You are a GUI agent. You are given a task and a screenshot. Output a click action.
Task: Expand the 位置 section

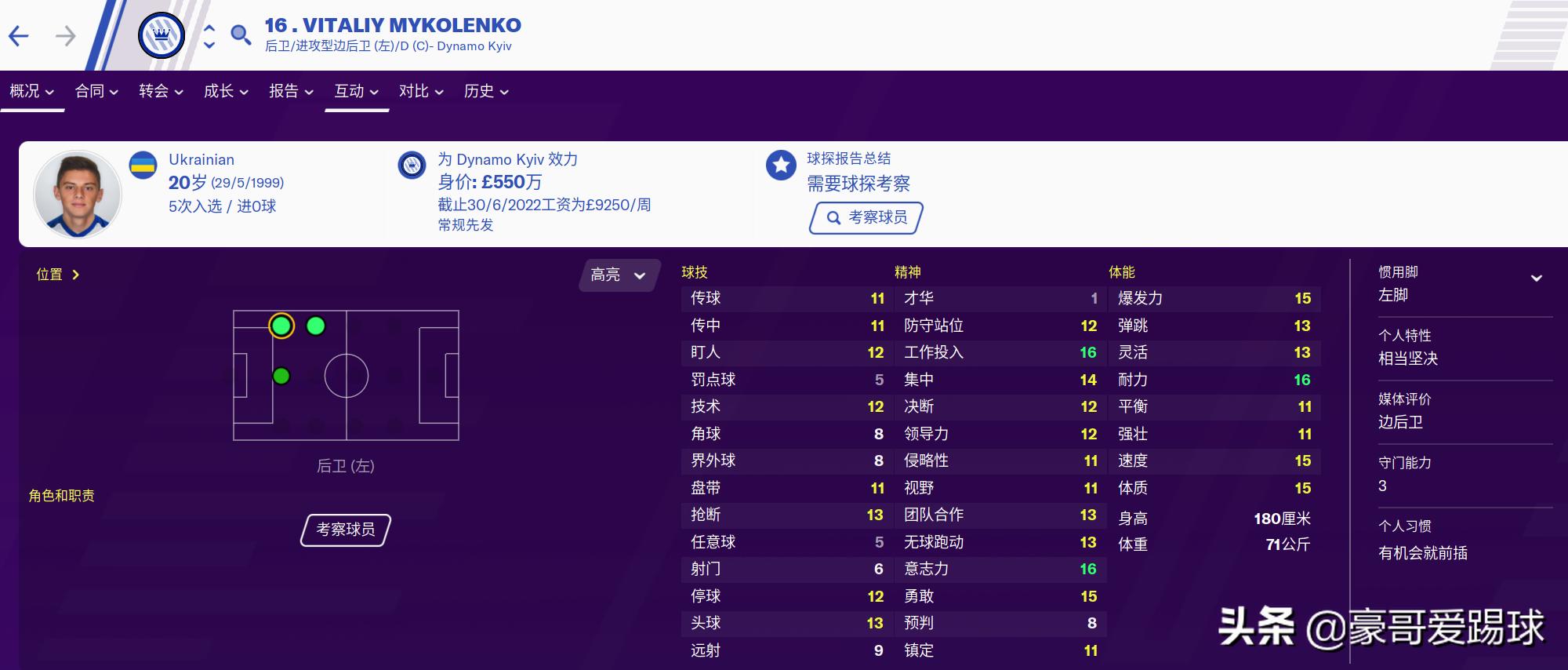pyautogui.click(x=56, y=275)
